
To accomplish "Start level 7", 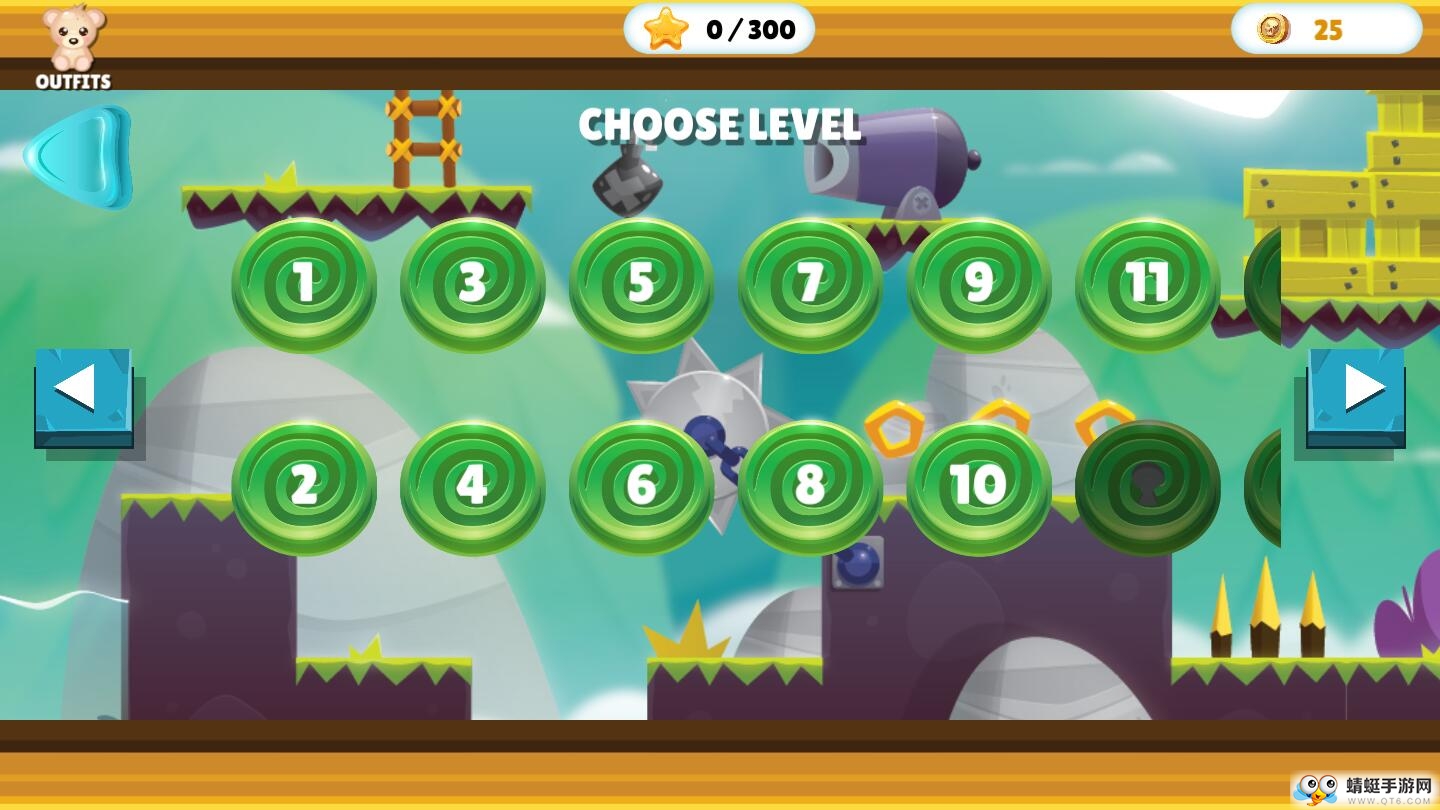I will 810,285.
